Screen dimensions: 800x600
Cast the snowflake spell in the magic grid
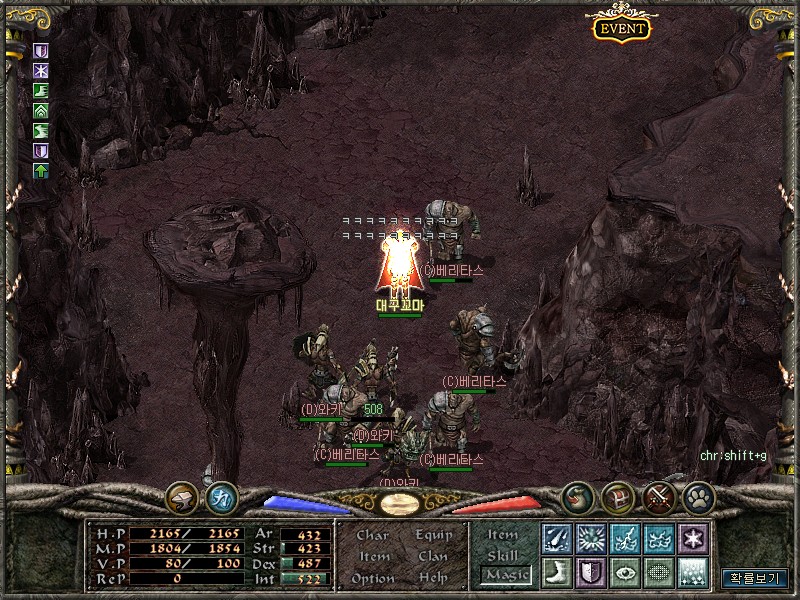(693, 538)
